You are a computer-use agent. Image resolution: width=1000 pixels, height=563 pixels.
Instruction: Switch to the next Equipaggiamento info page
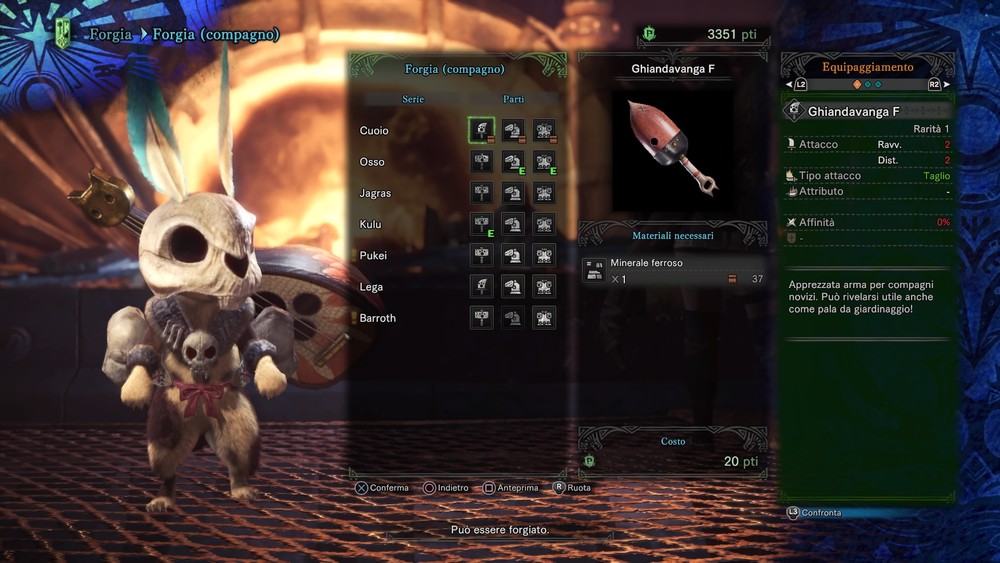click(x=940, y=85)
